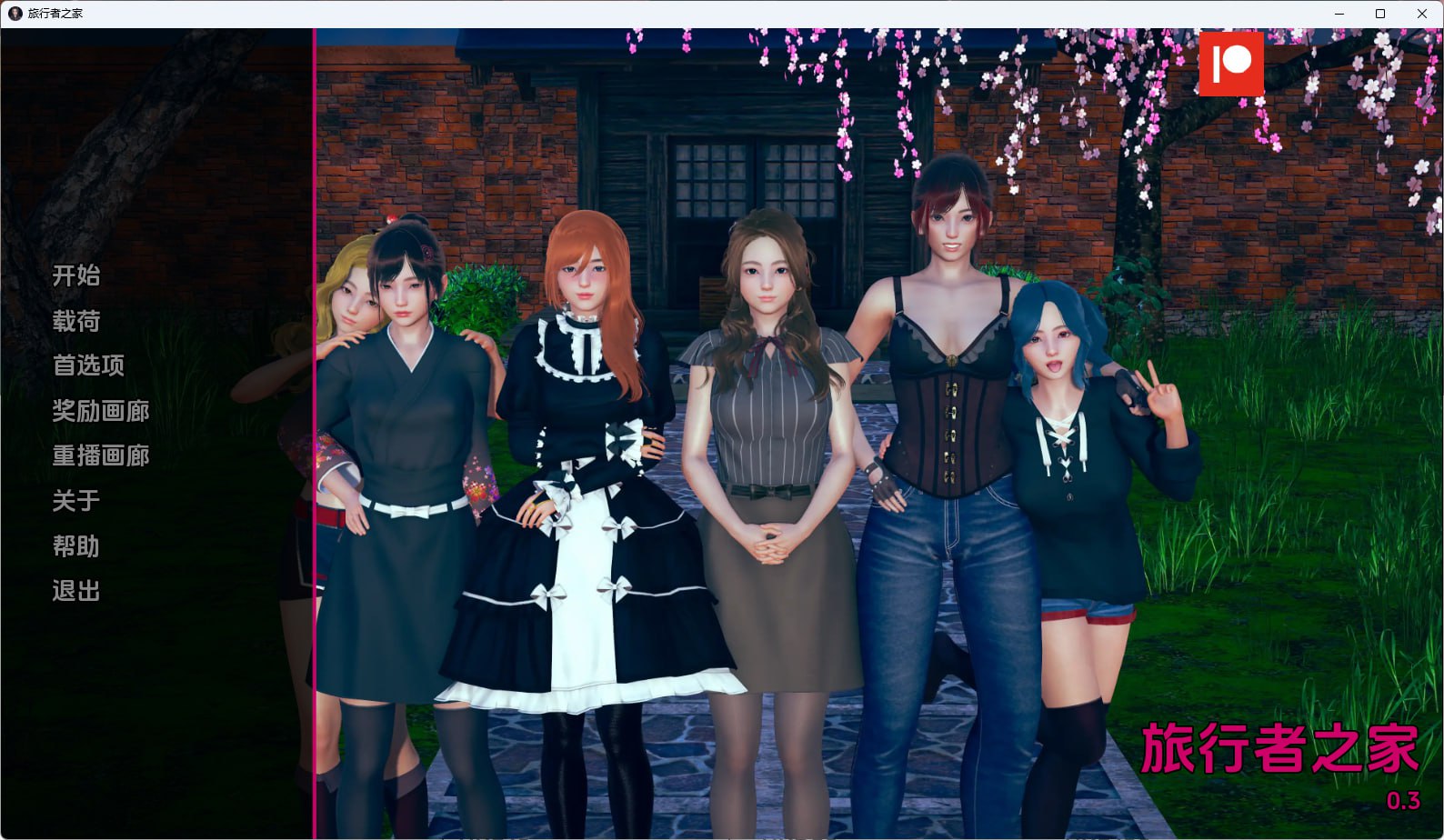Screen dimensions: 1444x840
Task: Access saved games from the sidebar
Action: tap(75, 321)
